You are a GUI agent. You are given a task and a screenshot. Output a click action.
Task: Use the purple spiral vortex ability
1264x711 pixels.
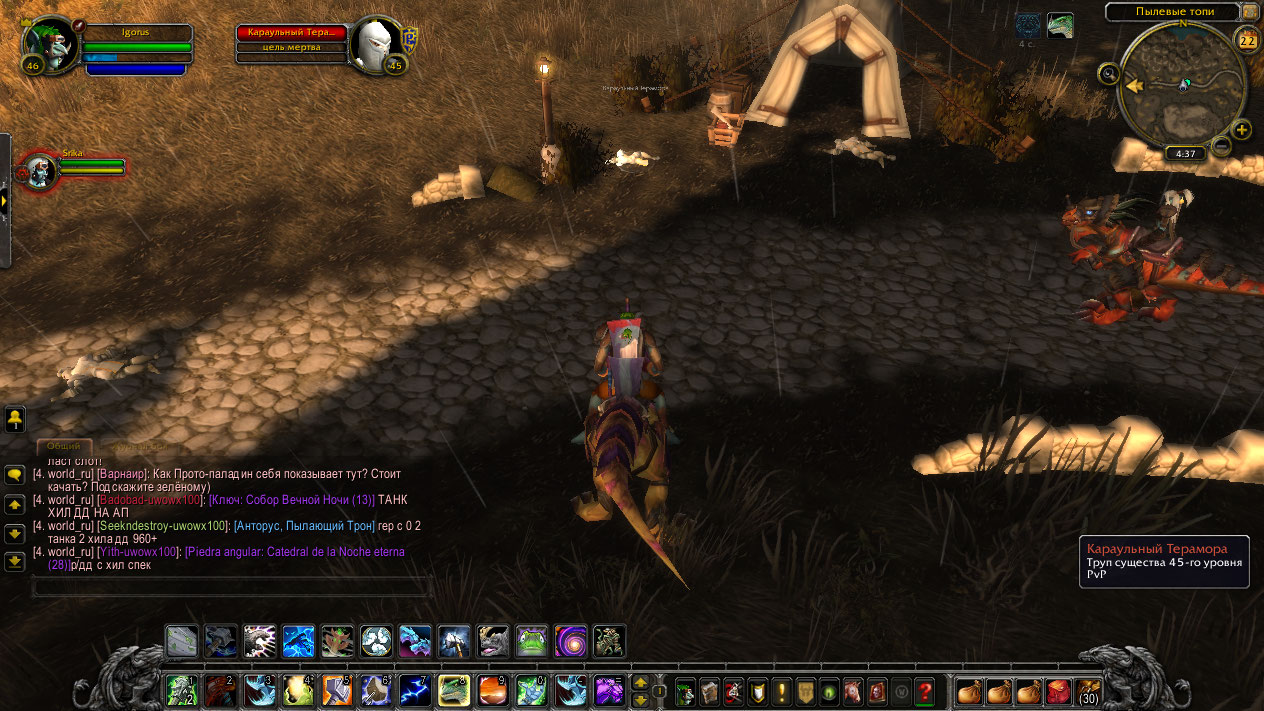pyautogui.click(x=570, y=641)
